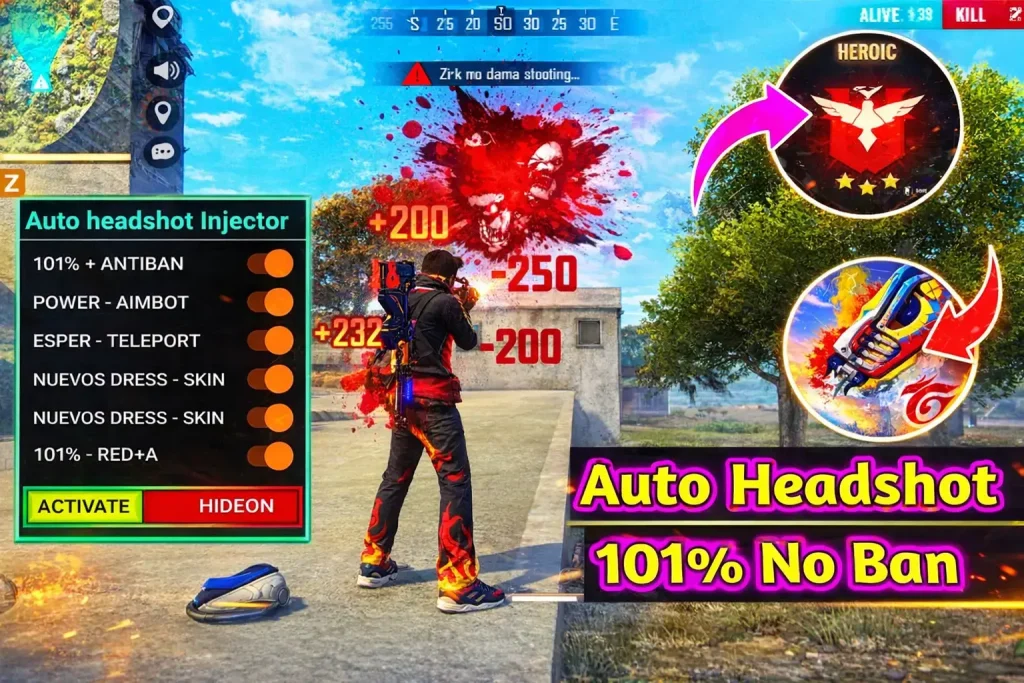
Task: Click the green ACTIVATE button
Action: (x=84, y=506)
